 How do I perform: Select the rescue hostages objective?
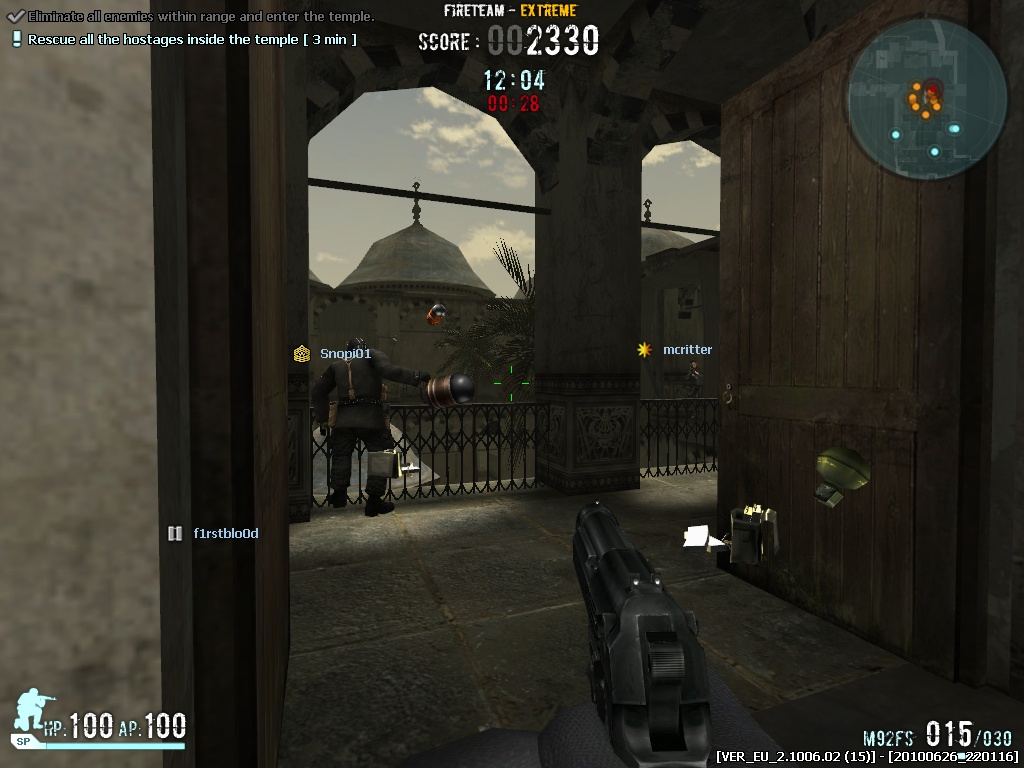click(x=191, y=40)
